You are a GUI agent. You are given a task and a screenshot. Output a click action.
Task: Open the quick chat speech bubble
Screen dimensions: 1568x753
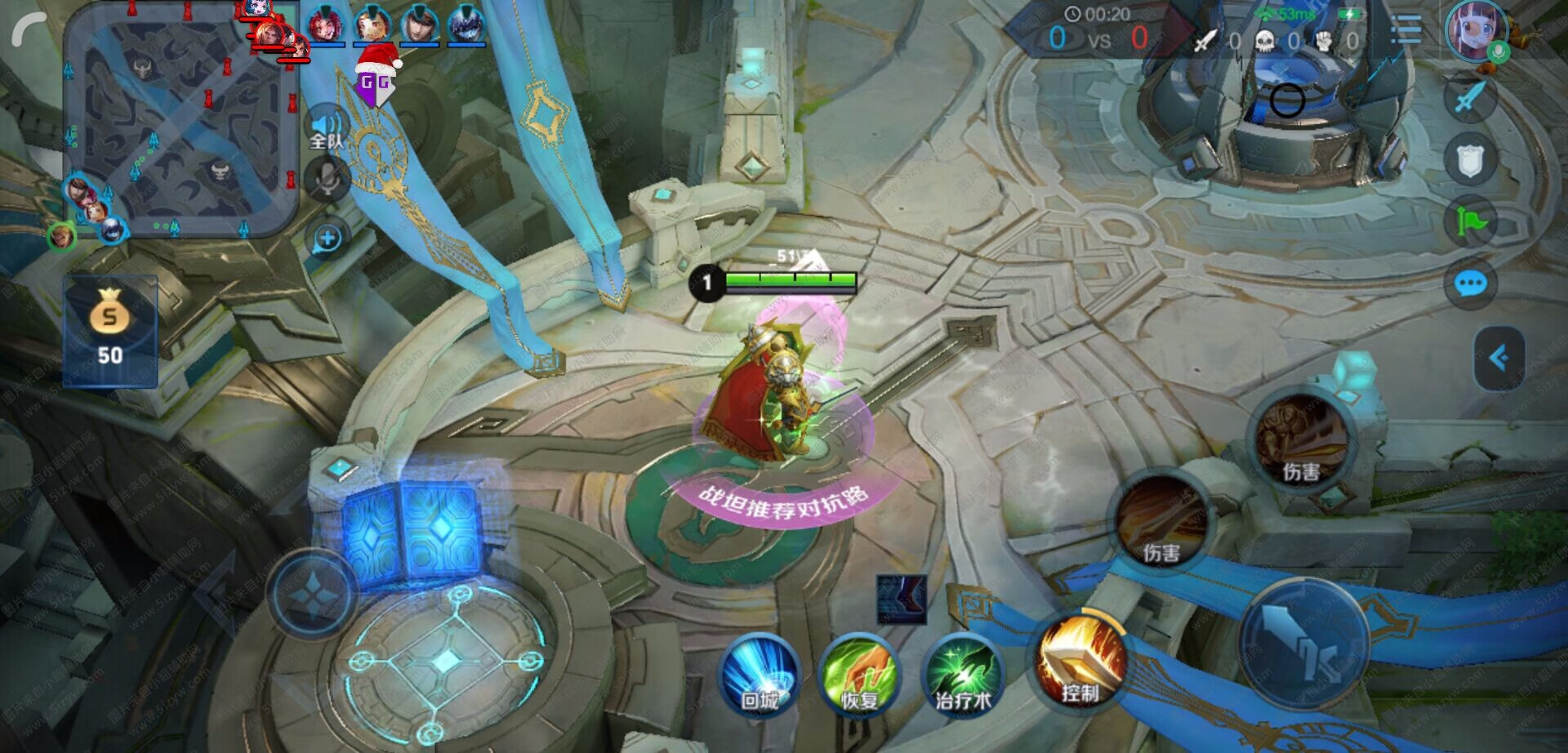tap(1470, 284)
